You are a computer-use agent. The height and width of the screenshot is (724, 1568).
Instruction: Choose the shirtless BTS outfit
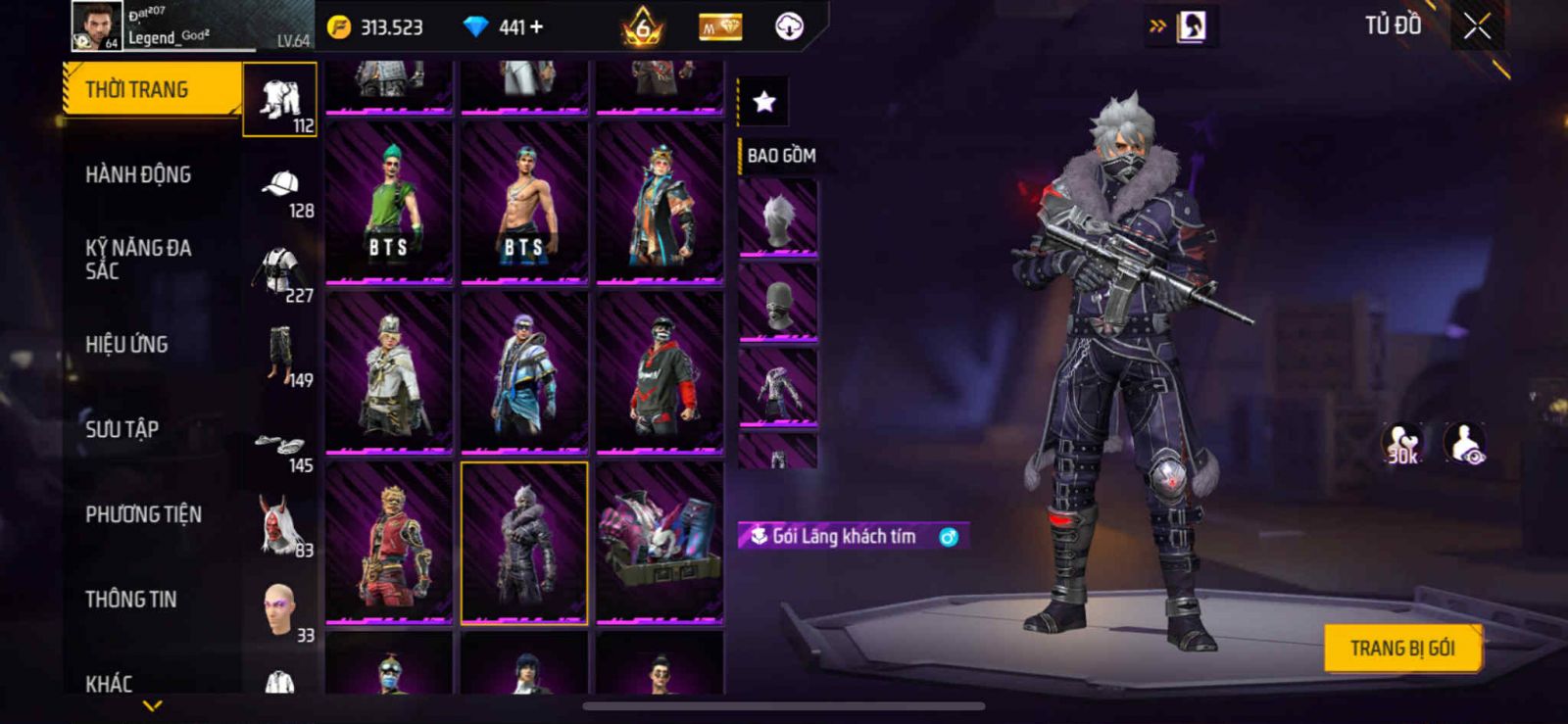pyautogui.click(x=524, y=203)
